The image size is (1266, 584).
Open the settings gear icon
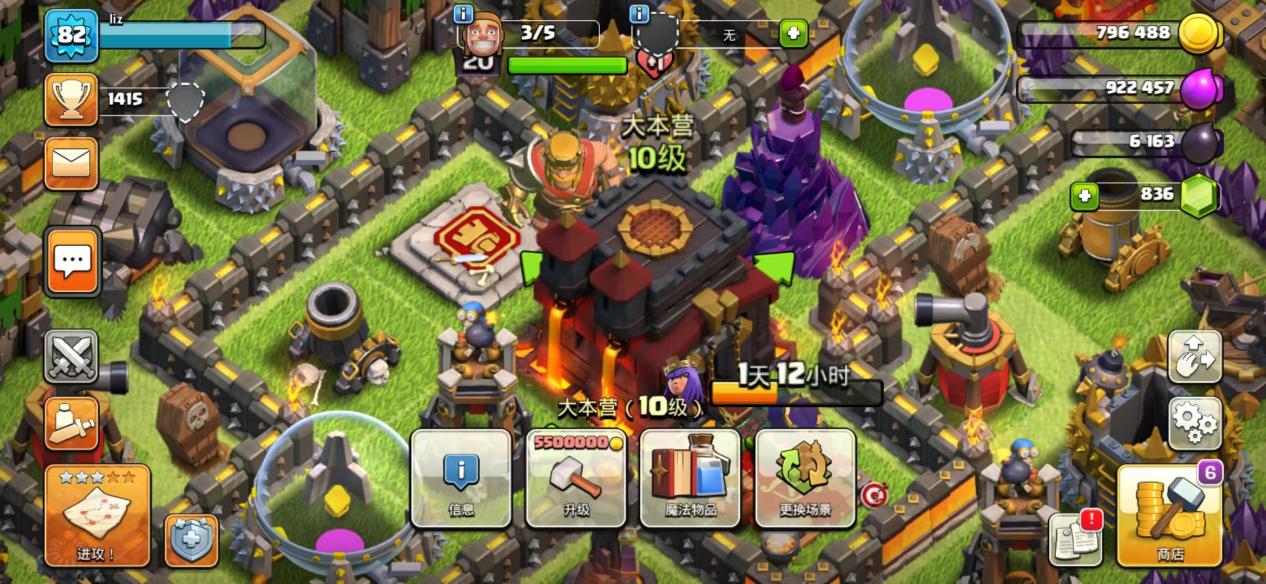click(1194, 423)
